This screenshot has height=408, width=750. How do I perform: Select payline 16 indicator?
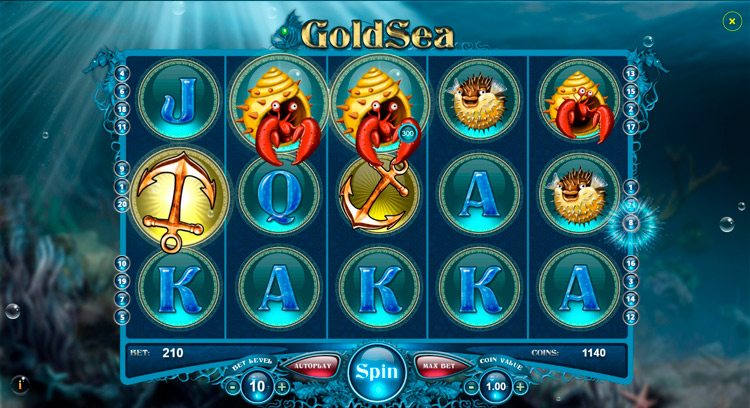coord(631,264)
